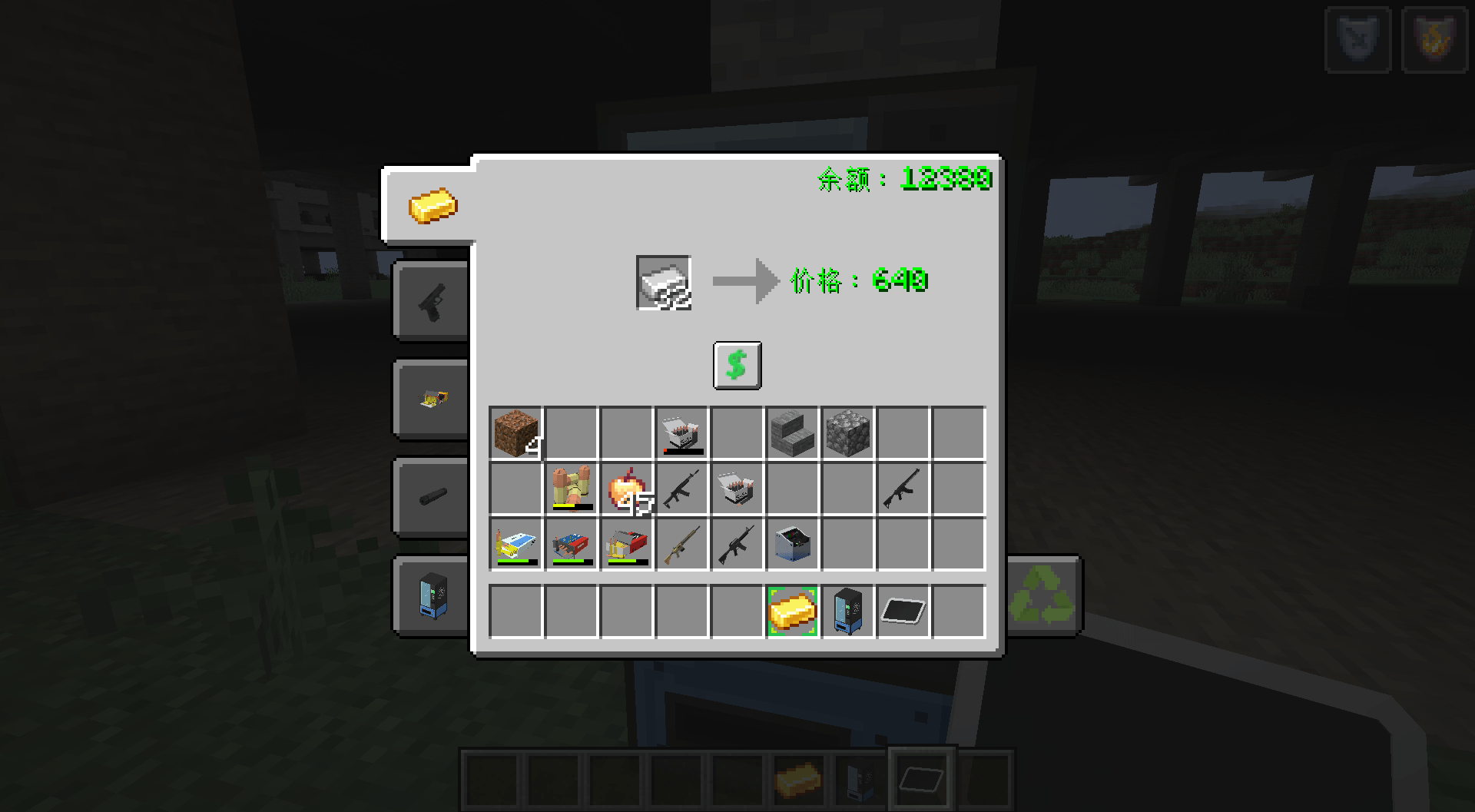Viewport: 1475px width, 812px height.
Task: Click an empty inventory slot in bottom row
Action: pyautogui.click(x=515, y=611)
